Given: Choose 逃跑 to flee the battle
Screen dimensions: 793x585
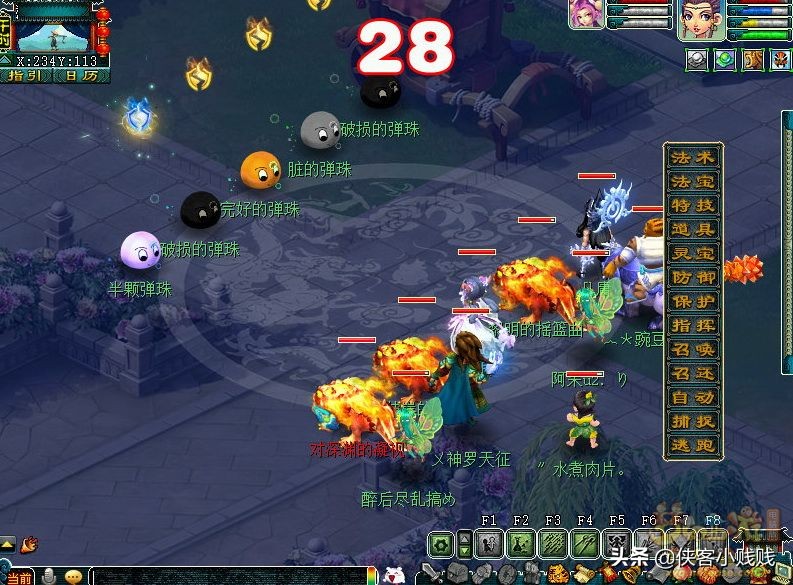Looking at the screenshot, I should tap(693, 446).
